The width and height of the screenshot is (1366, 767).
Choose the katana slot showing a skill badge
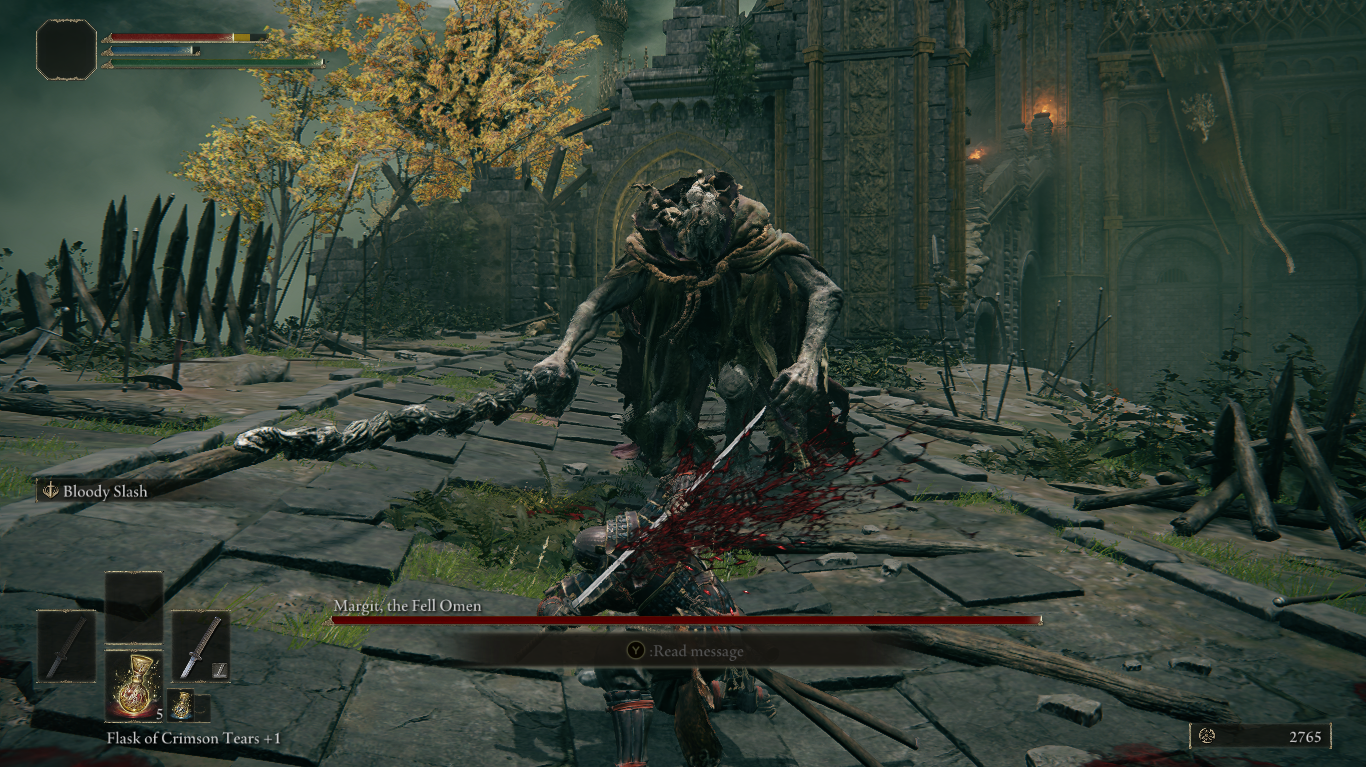tap(200, 647)
